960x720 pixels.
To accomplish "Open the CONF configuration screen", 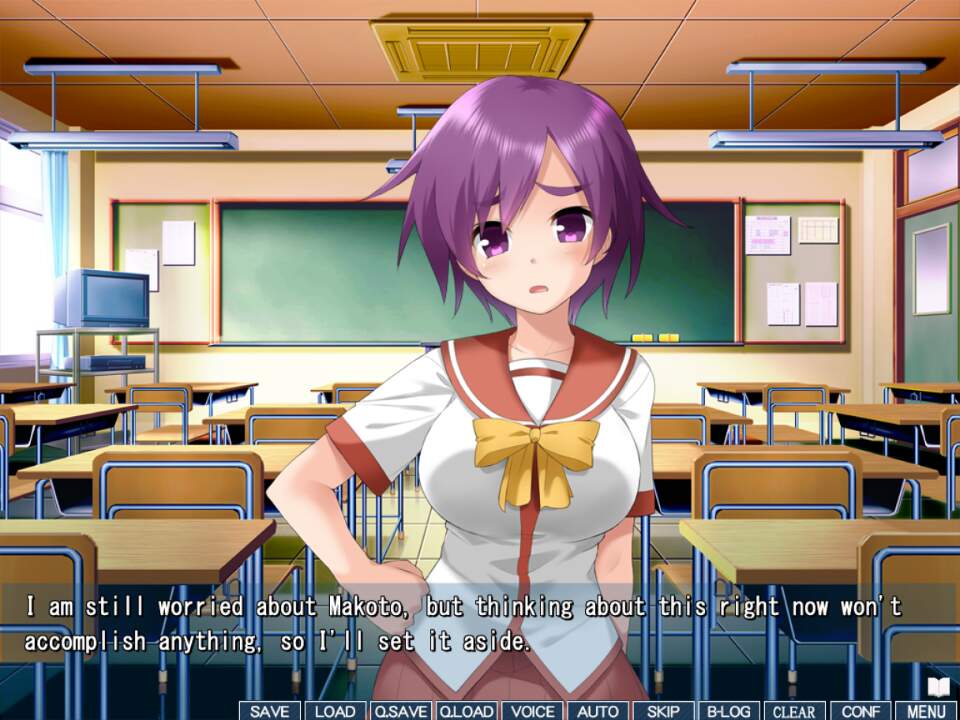I will [859, 711].
